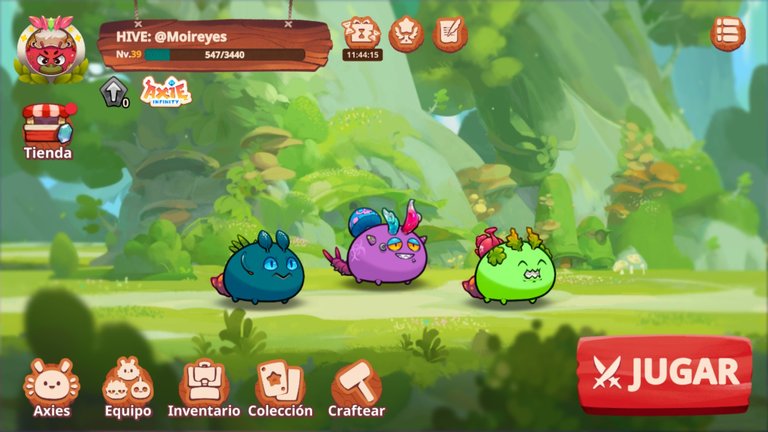Open the hamburger menu in top corner
Viewport: 768px width, 432px height.
click(x=728, y=34)
